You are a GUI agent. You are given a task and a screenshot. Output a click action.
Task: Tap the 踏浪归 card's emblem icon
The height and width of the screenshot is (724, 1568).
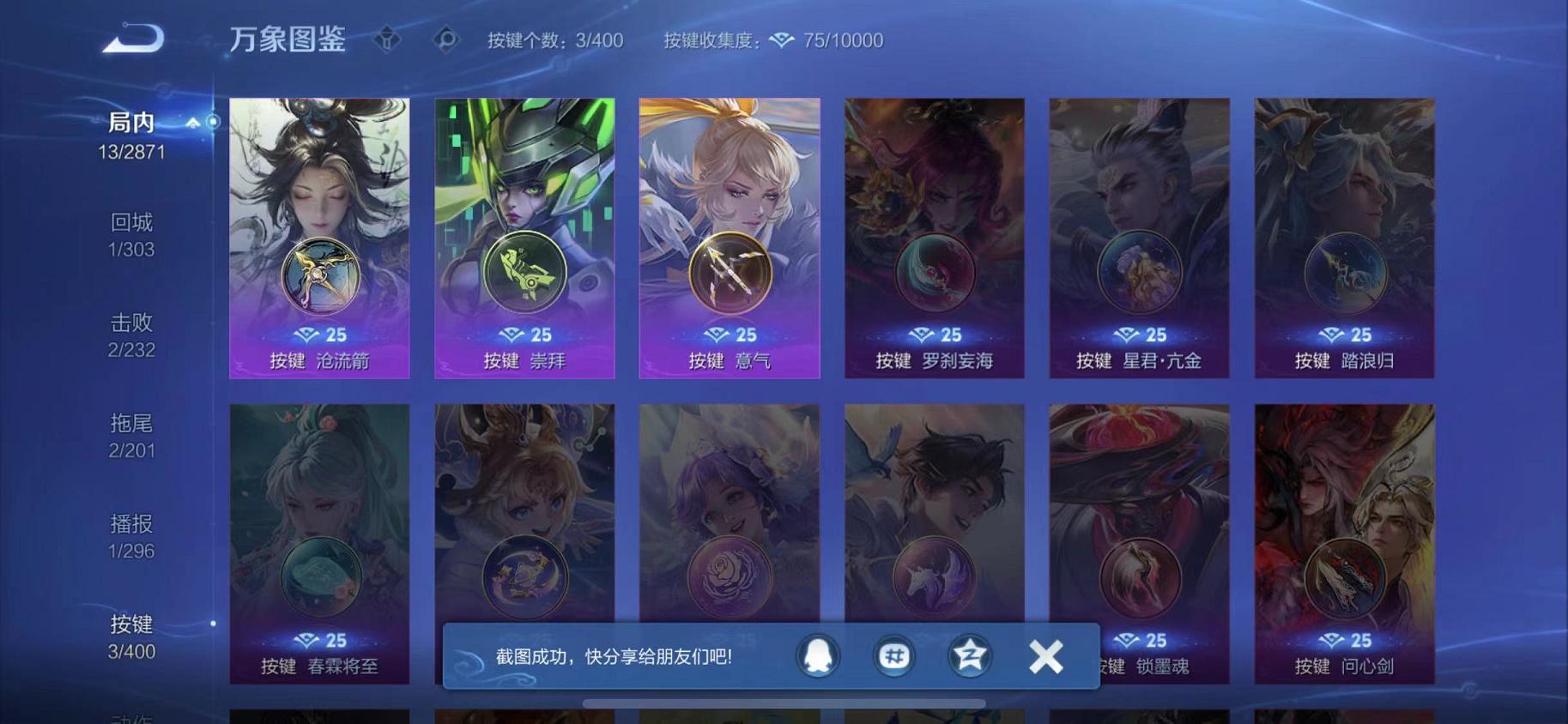coord(1343,273)
